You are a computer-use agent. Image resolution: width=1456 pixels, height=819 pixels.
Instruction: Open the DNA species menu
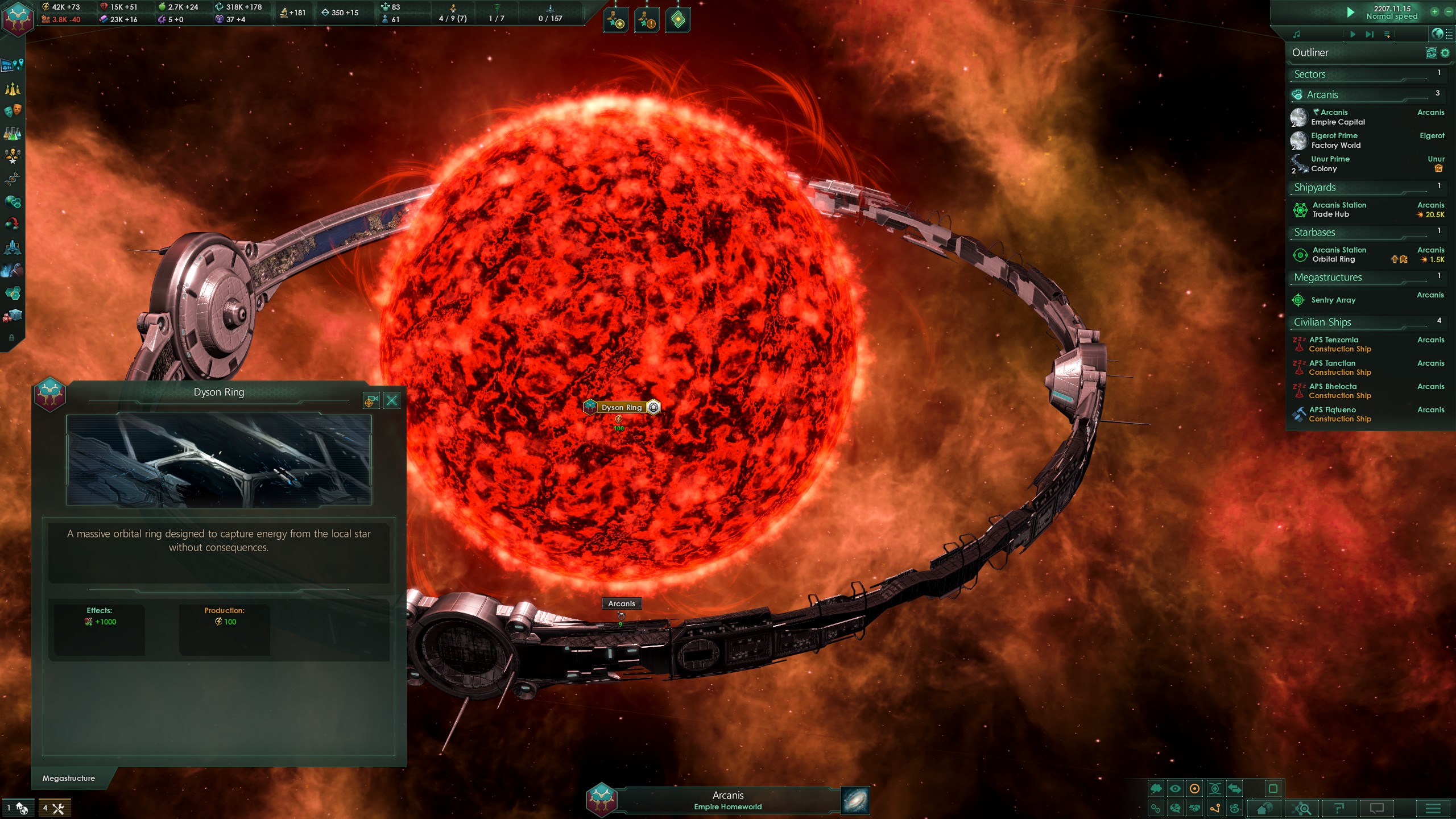pyautogui.click(x=13, y=179)
